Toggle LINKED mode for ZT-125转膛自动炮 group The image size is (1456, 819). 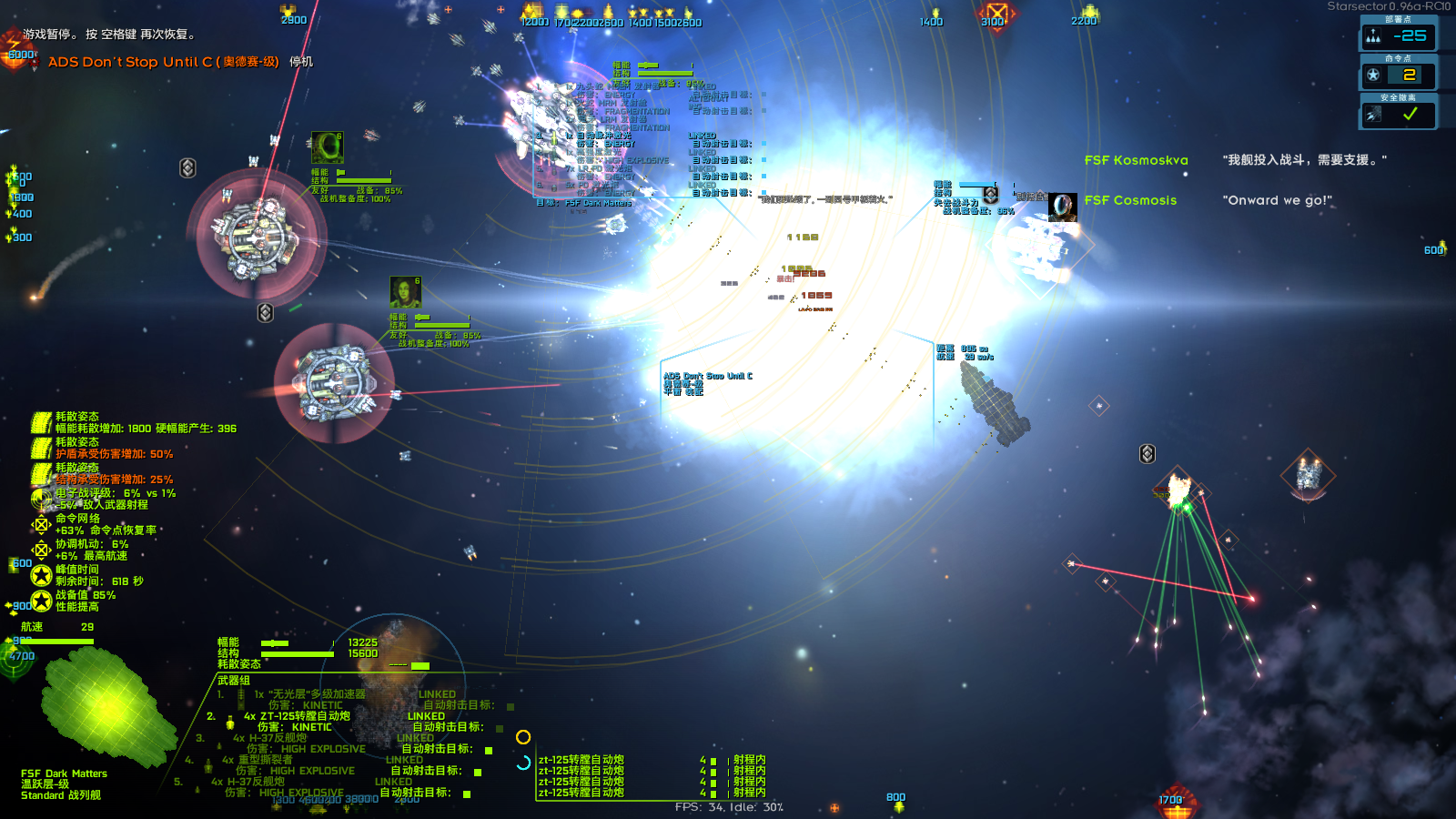coord(425,716)
